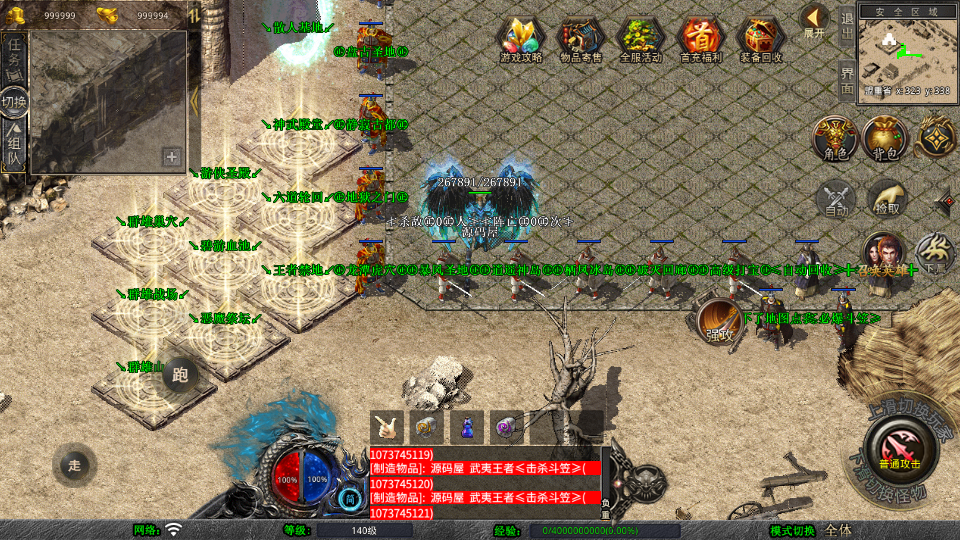Open the 装备回收 equipment recycling chest
Viewport: 960px width, 540px height.
click(761, 39)
